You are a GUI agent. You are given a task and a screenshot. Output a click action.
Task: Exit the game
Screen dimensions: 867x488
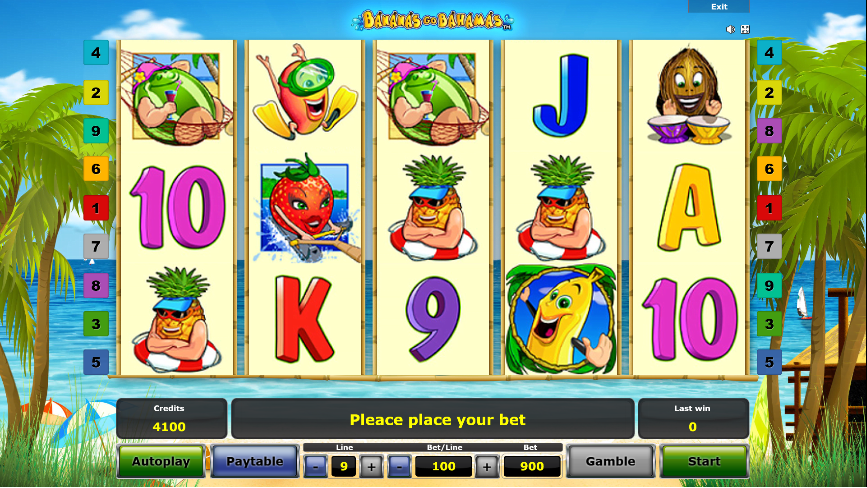719,7
